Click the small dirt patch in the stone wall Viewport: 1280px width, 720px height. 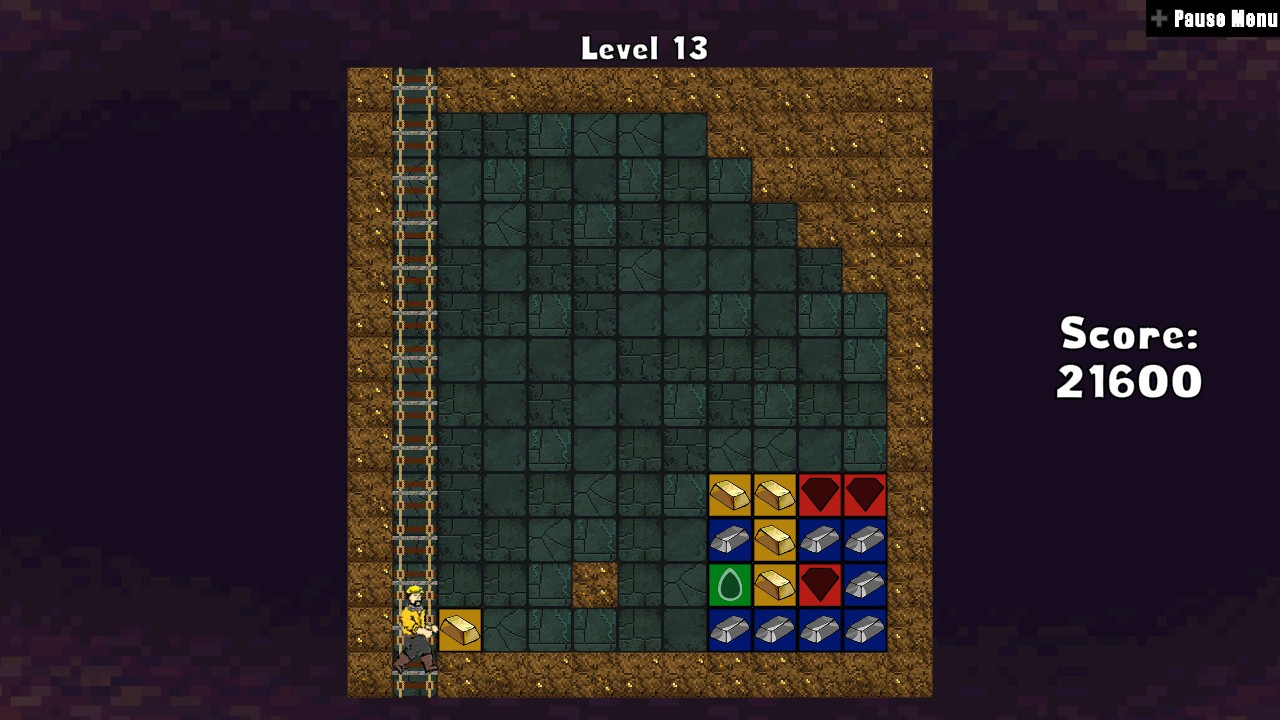coord(595,585)
